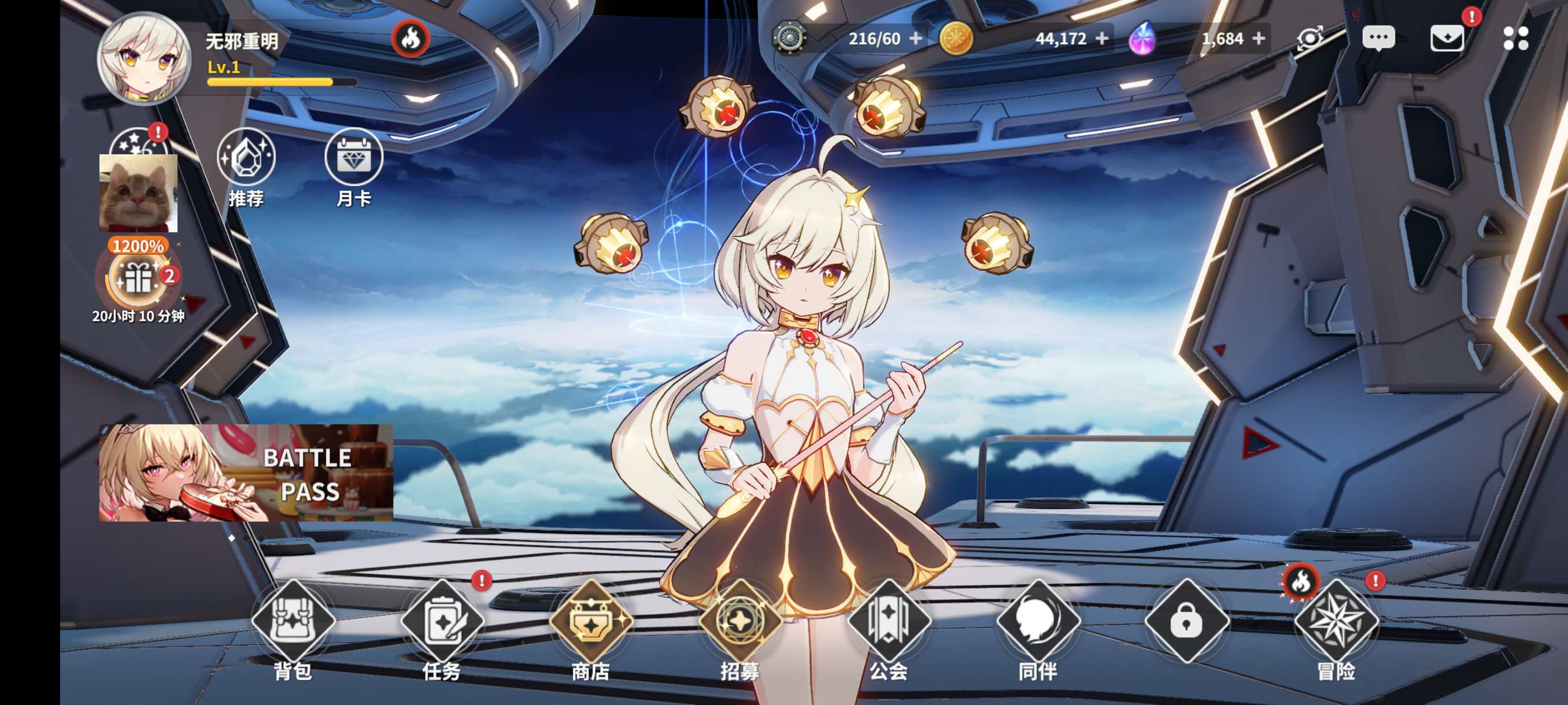Open the 推荐 recommended offers
The image size is (1568, 705).
tap(246, 158)
